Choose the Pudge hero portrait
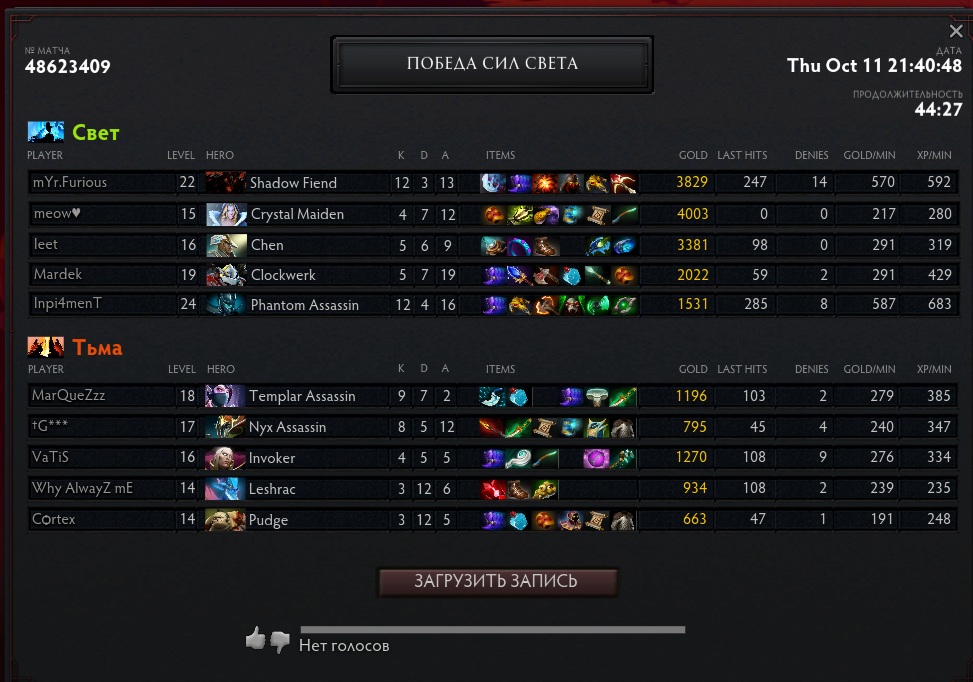This screenshot has height=682, width=973. click(226, 520)
